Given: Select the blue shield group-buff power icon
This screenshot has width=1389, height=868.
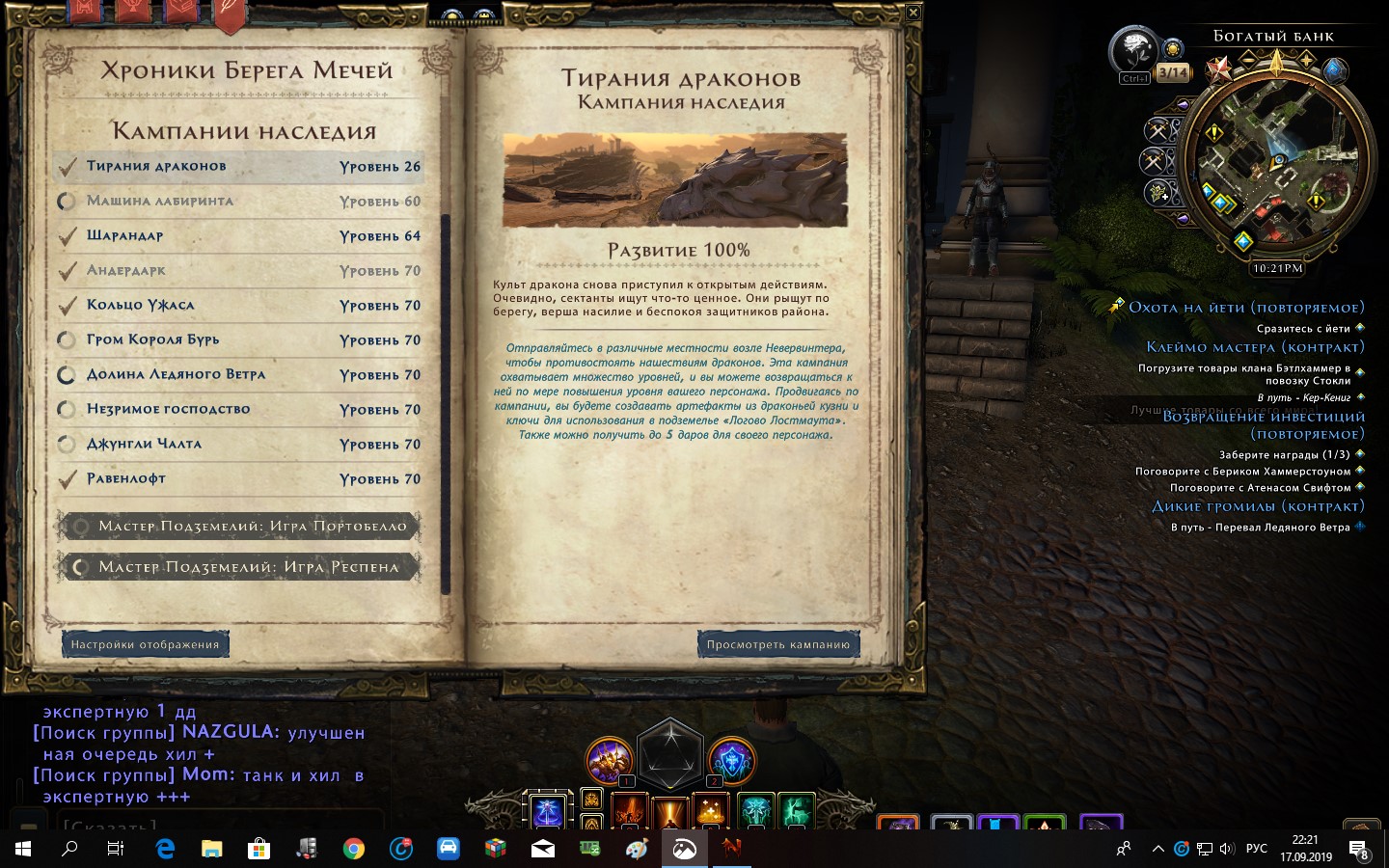Looking at the screenshot, I should pyautogui.click(x=733, y=759).
